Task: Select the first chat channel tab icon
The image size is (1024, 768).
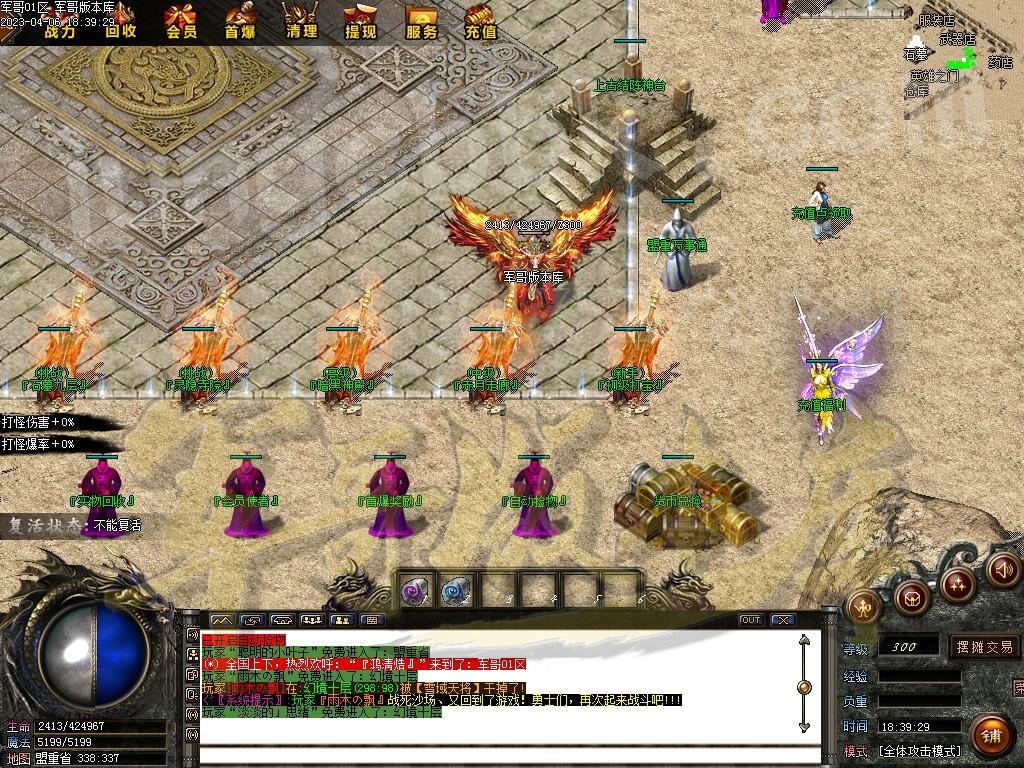Action: 220,620
